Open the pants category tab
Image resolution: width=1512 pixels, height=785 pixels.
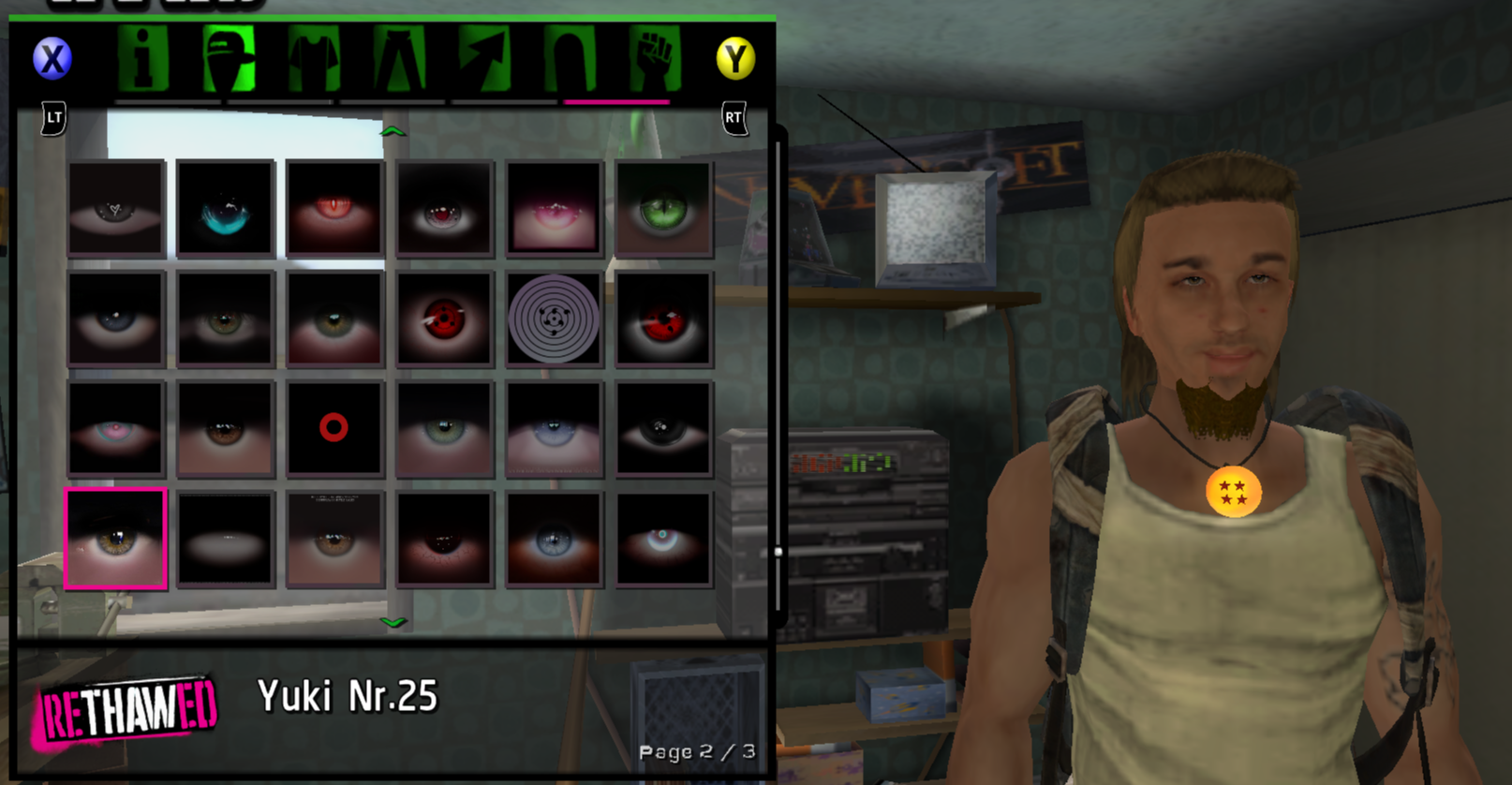[x=399, y=59]
